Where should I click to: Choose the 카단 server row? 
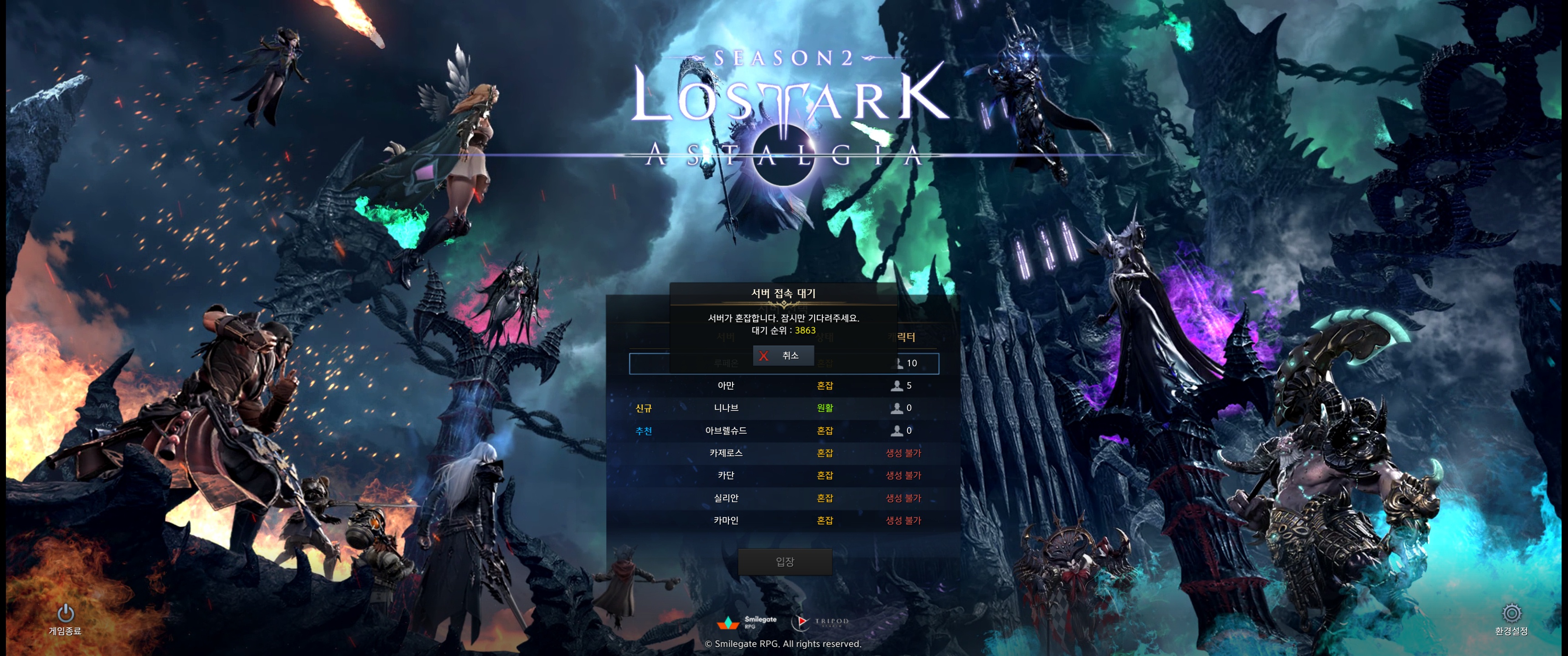click(784, 475)
